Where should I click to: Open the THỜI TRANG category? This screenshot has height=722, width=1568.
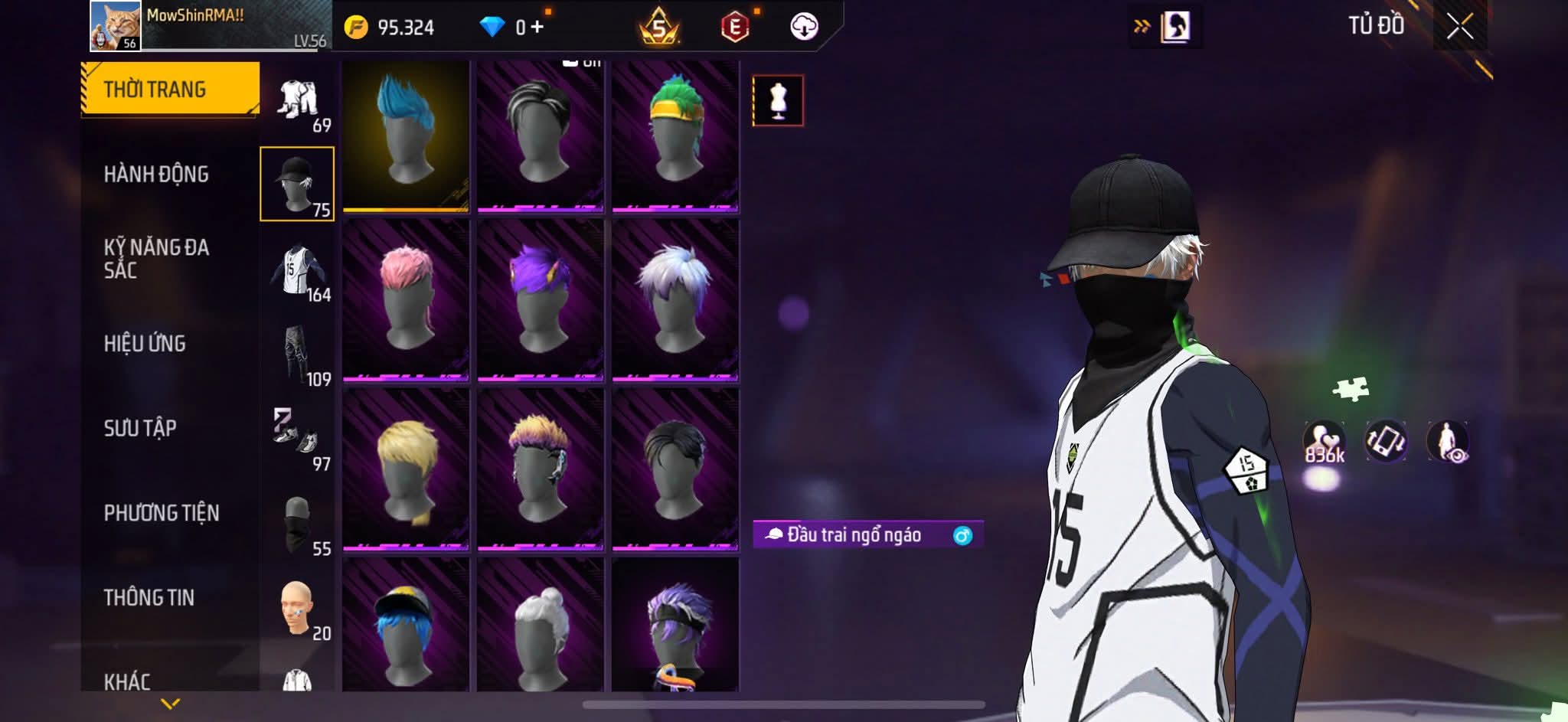169,89
